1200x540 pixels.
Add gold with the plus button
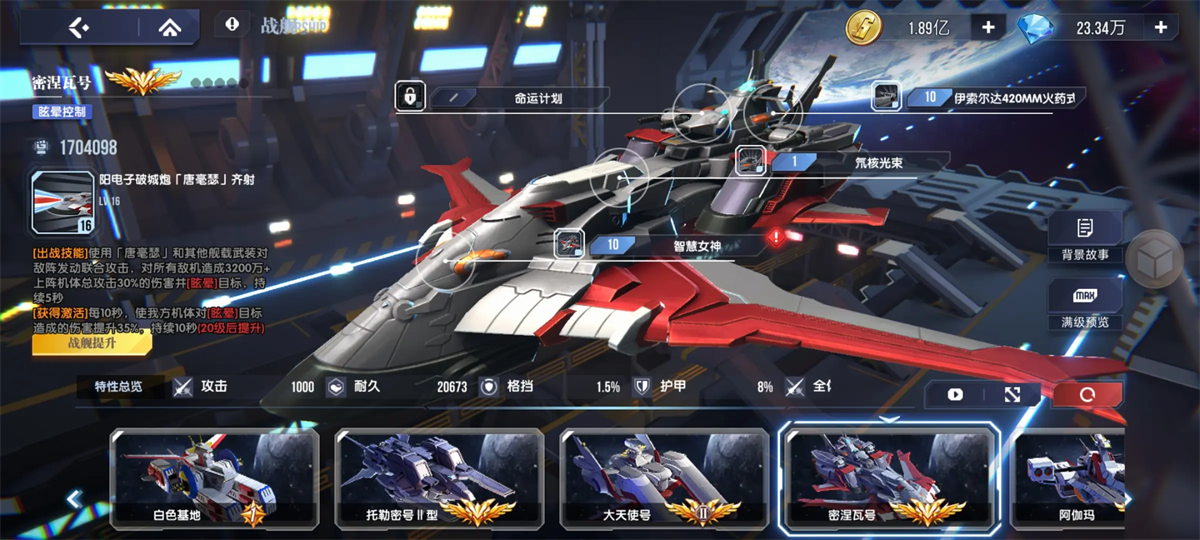pos(988,27)
